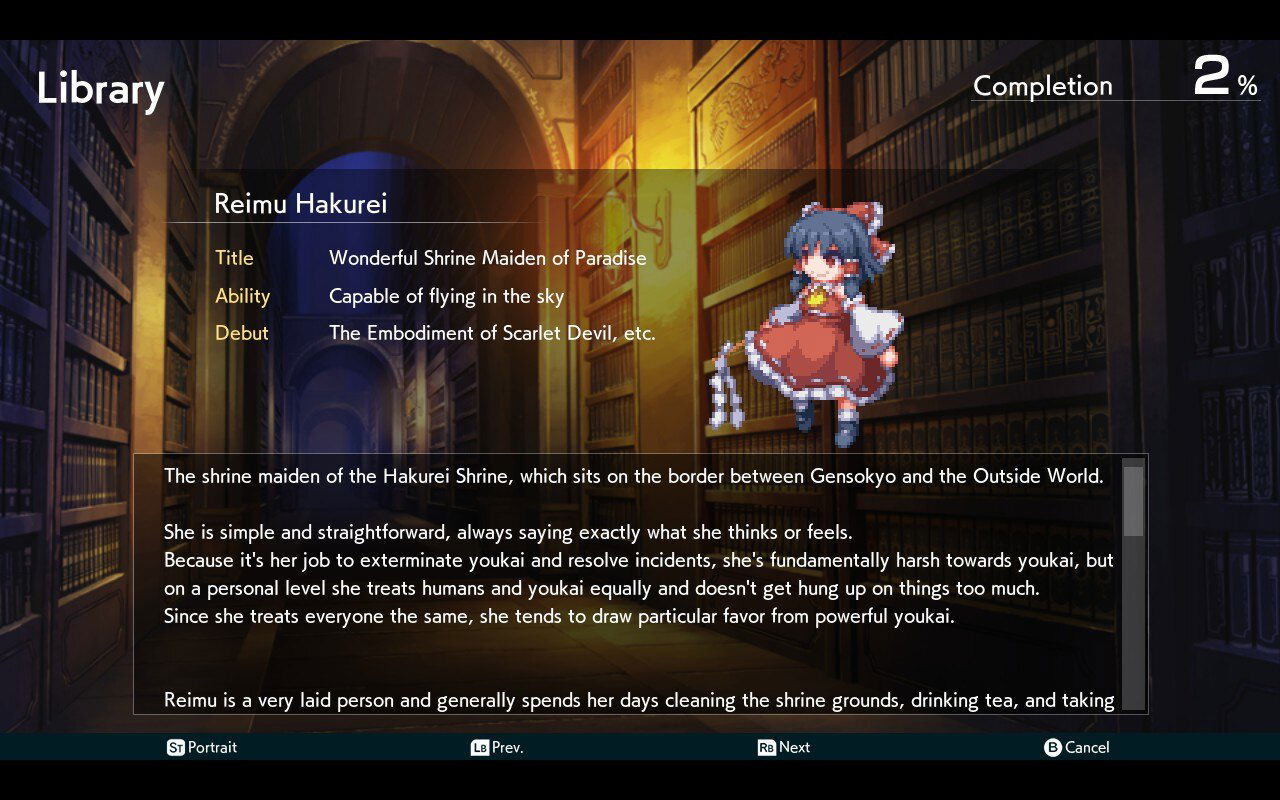Click the ability text Capable of flying
This screenshot has width=1280, height=800.
[445, 296]
